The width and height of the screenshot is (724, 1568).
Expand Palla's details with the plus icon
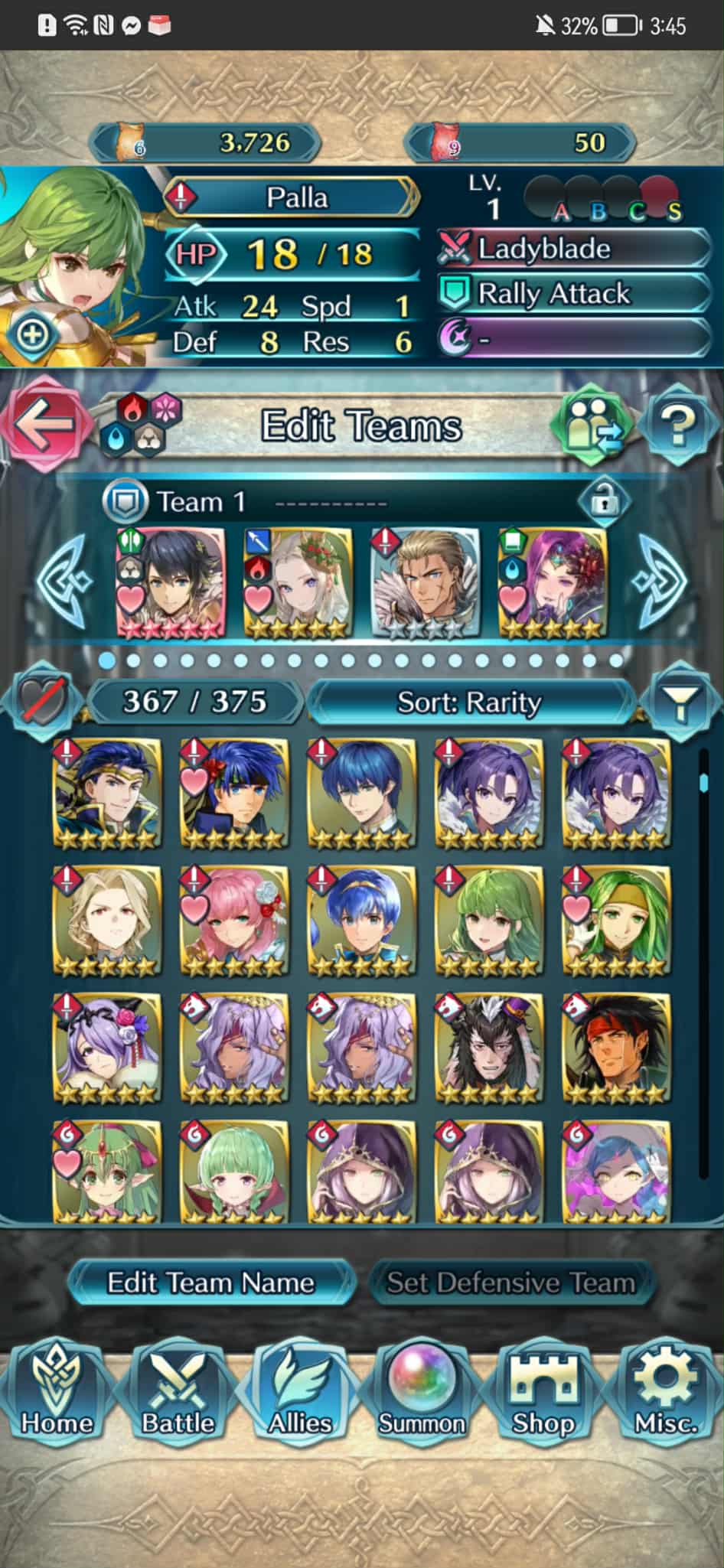pos(31,335)
